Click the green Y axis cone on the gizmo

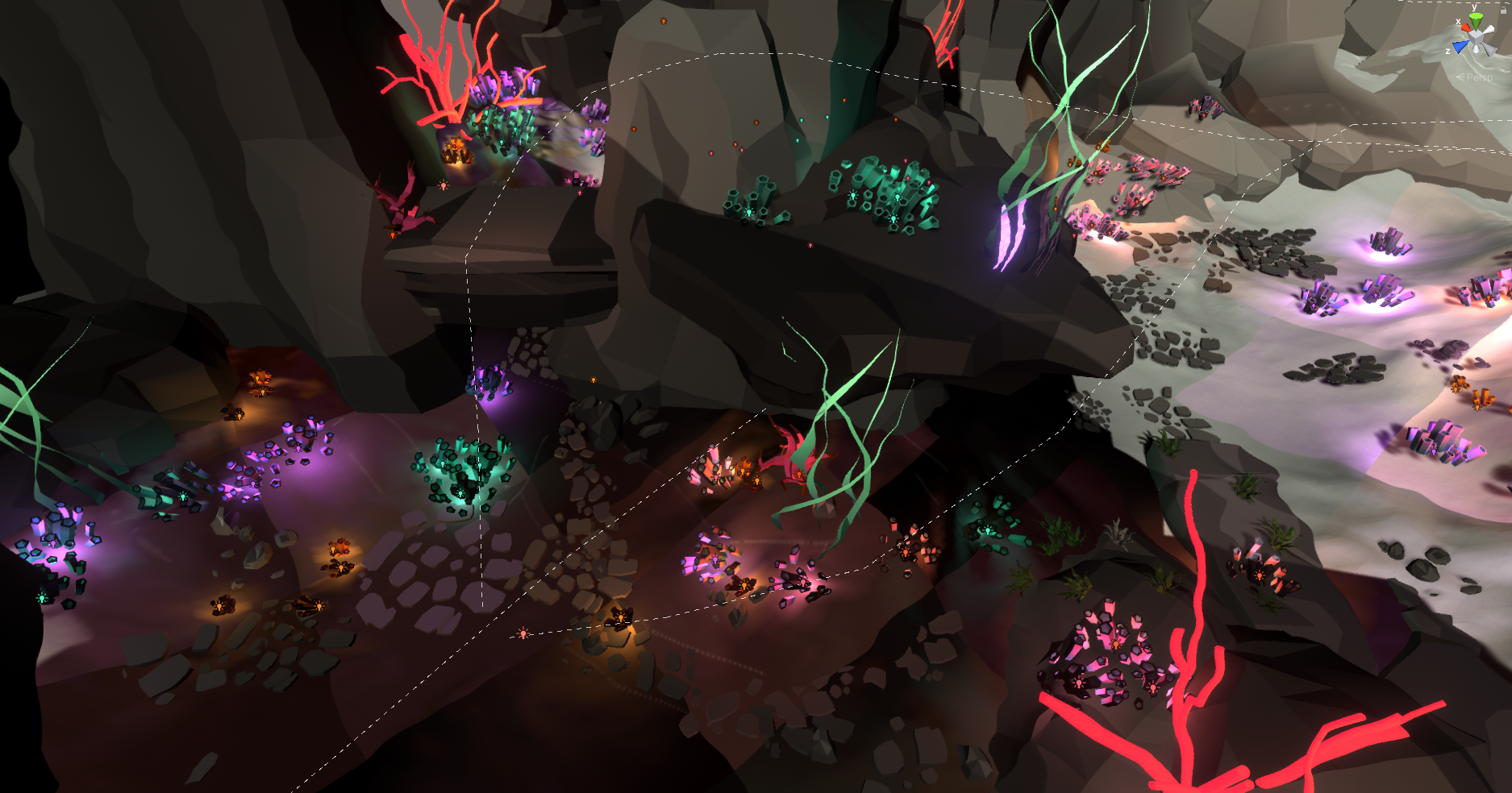1475,18
